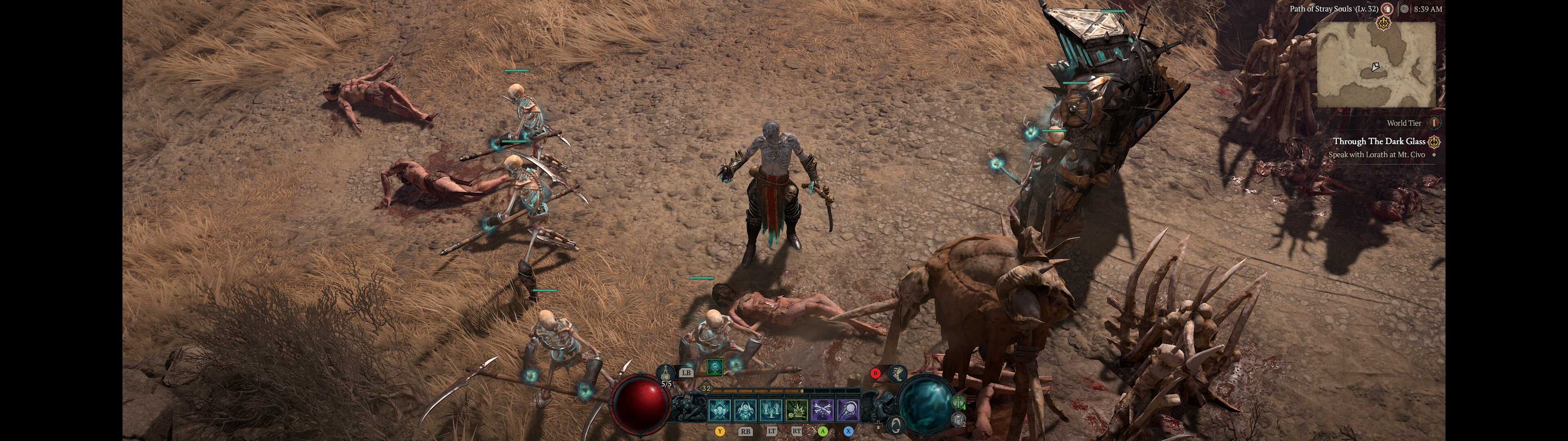Image resolution: width=1568 pixels, height=441 pixels.
Task: Activate the three skulls skill
Action: pos(719,410)
